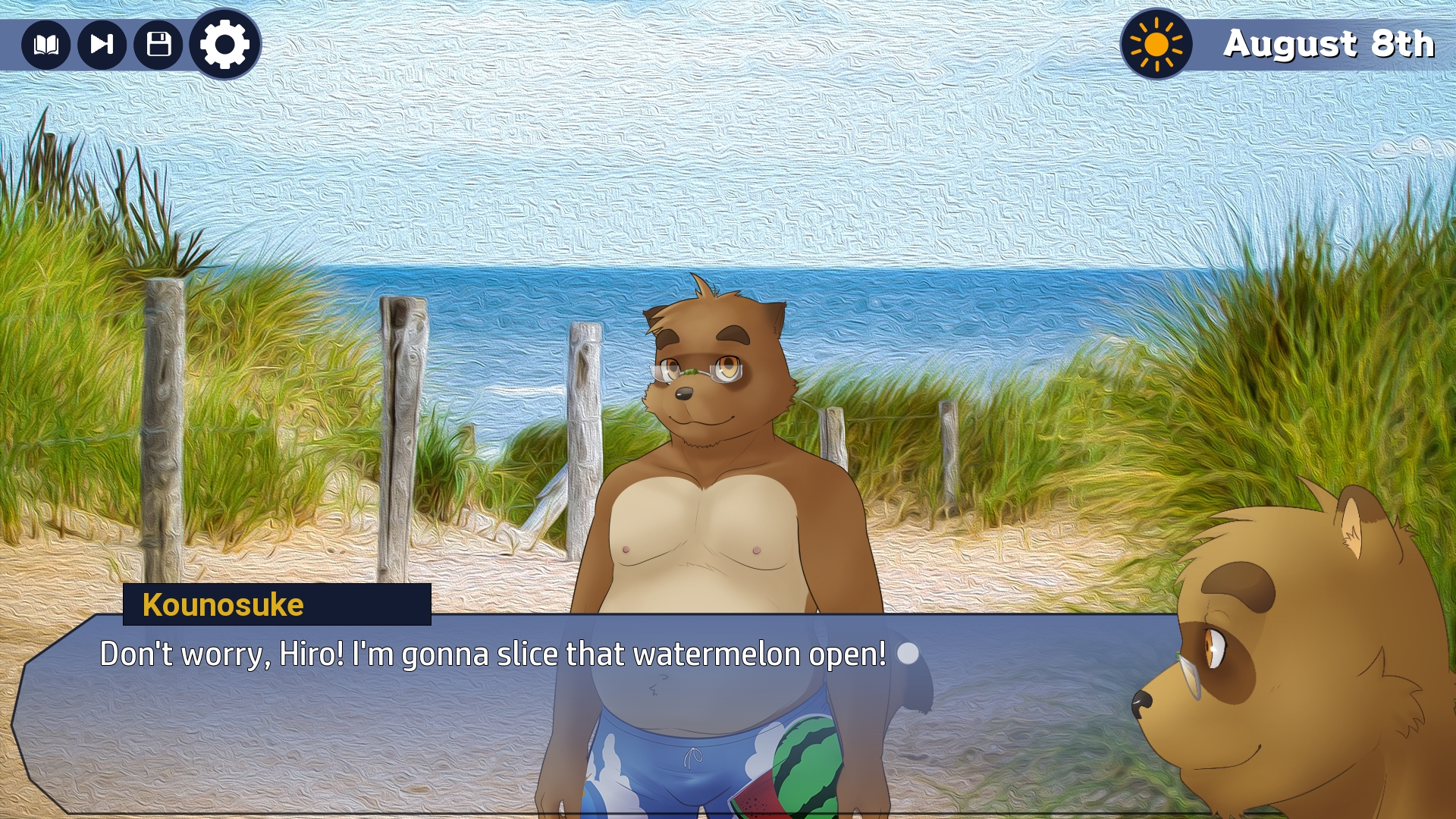The width and height of the screenshot is (1456, 819).
Task: Click the white continue indicator dot
Action: (908, 654)
